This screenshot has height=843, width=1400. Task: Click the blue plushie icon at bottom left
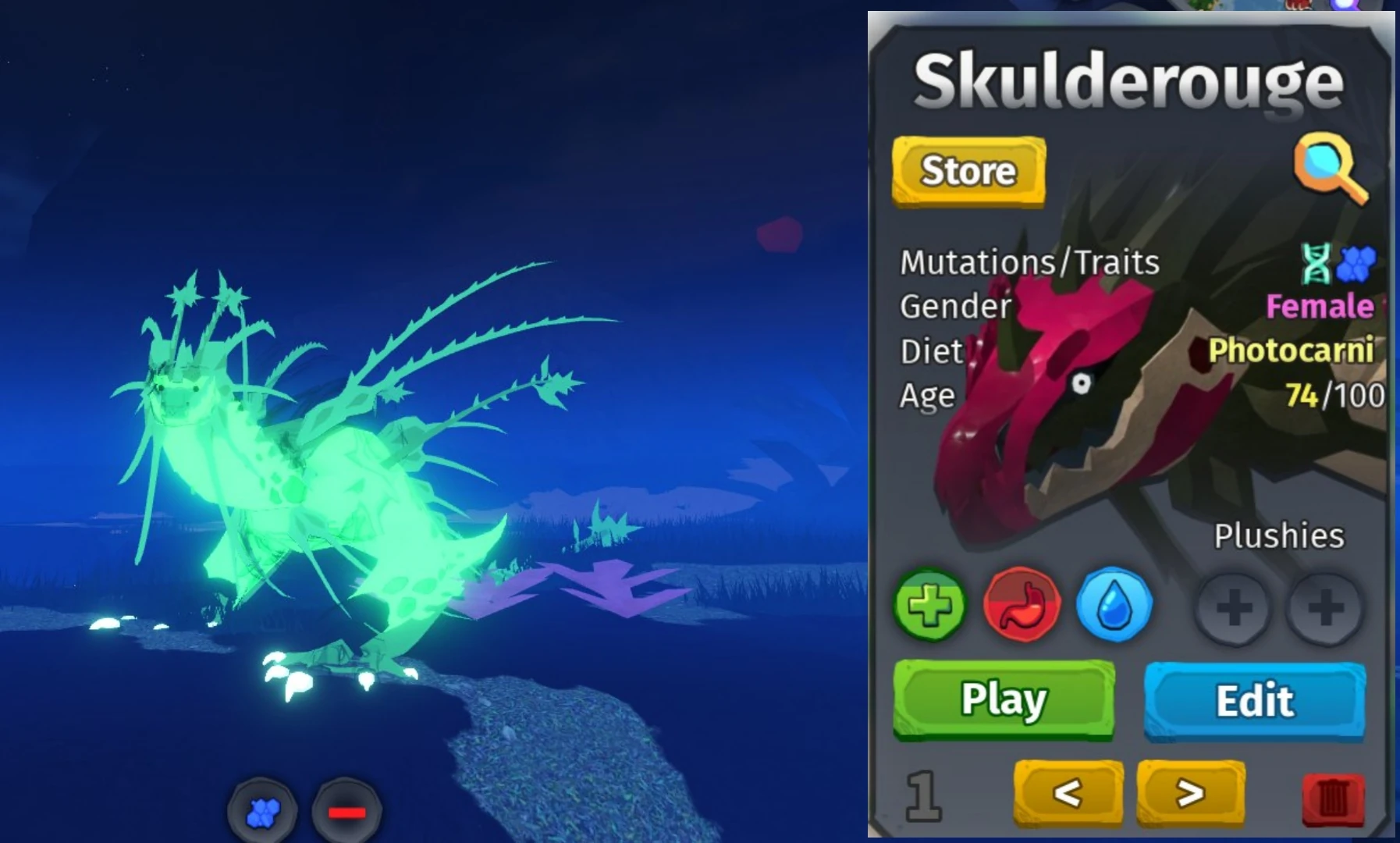point(262,813)
